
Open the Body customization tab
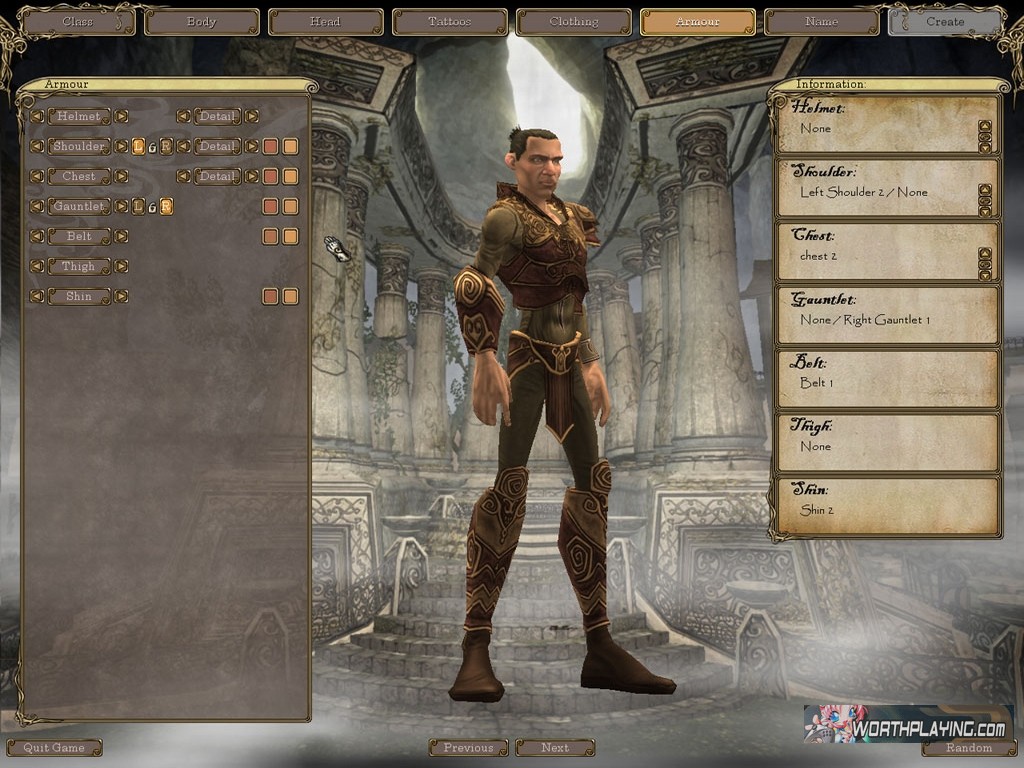(x=201, y=21)
